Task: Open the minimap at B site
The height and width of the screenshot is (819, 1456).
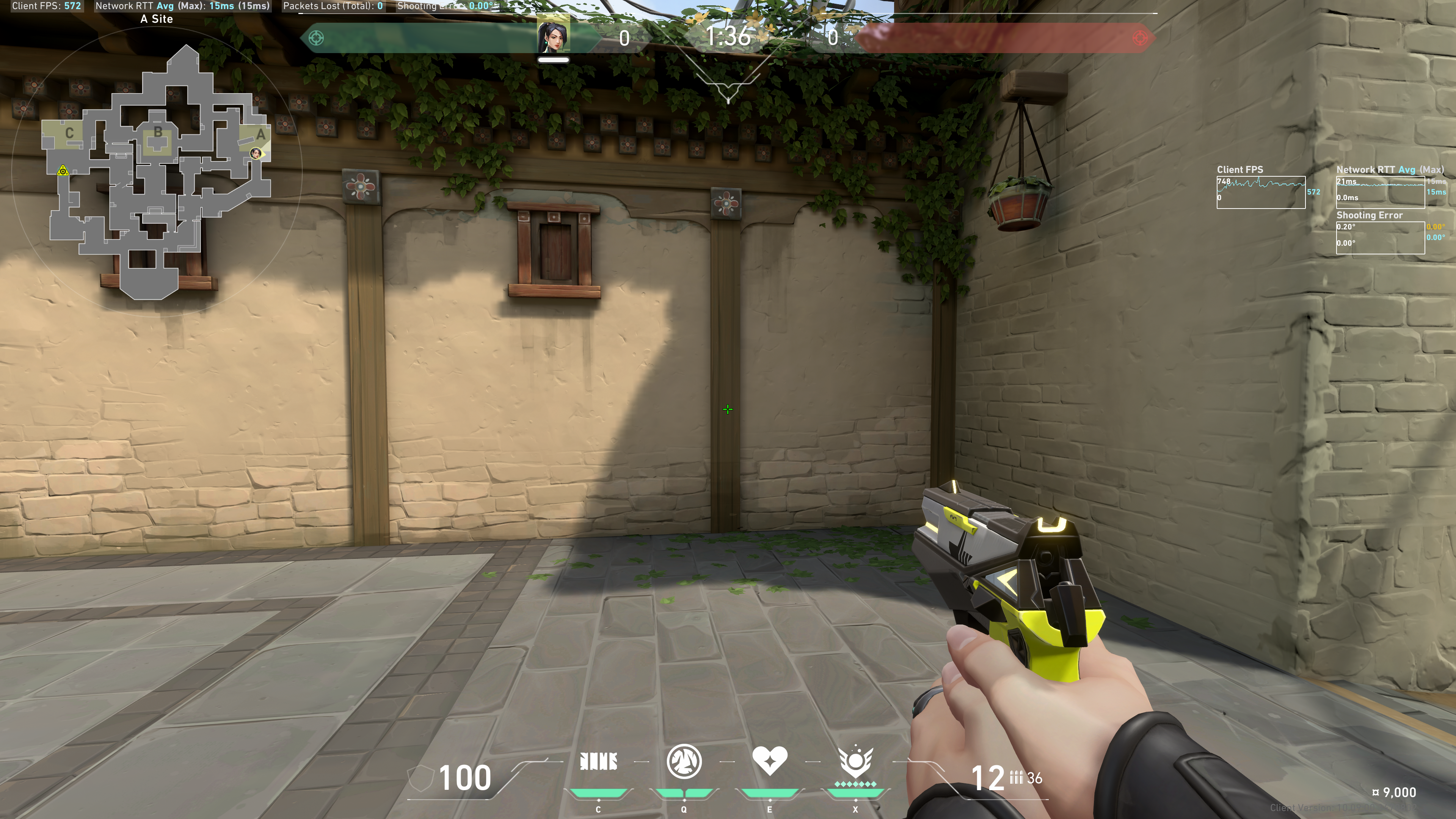Action: click(x=158, y=133)
